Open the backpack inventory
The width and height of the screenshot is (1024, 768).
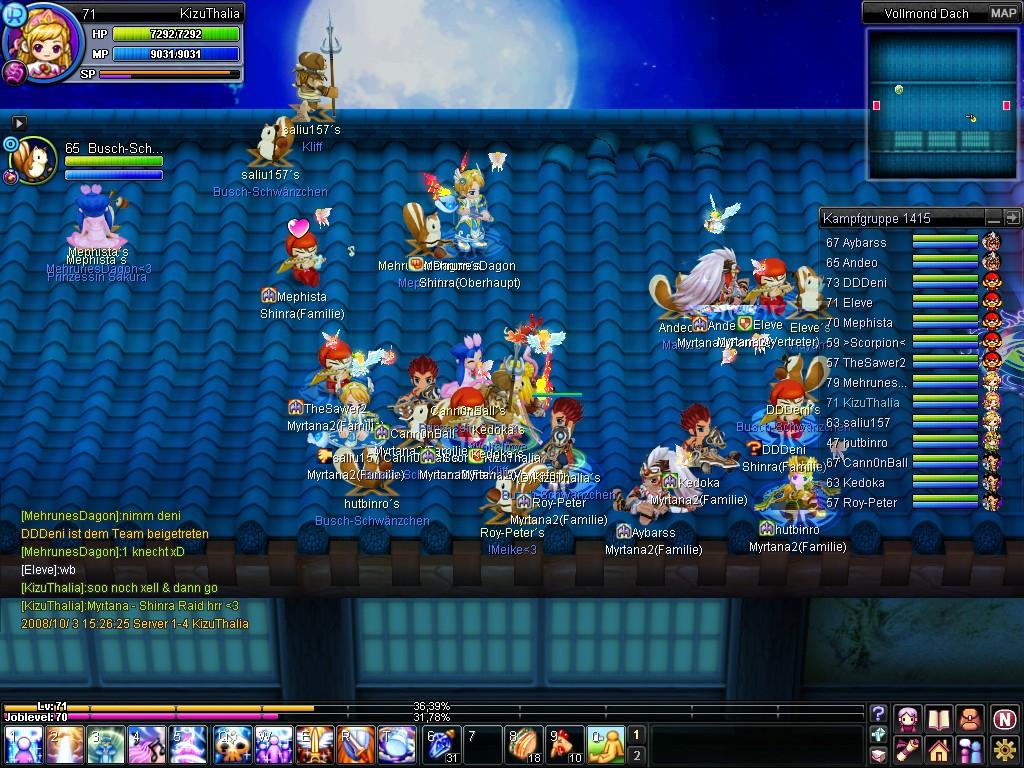pyautogui.click(x=970, y=718)
